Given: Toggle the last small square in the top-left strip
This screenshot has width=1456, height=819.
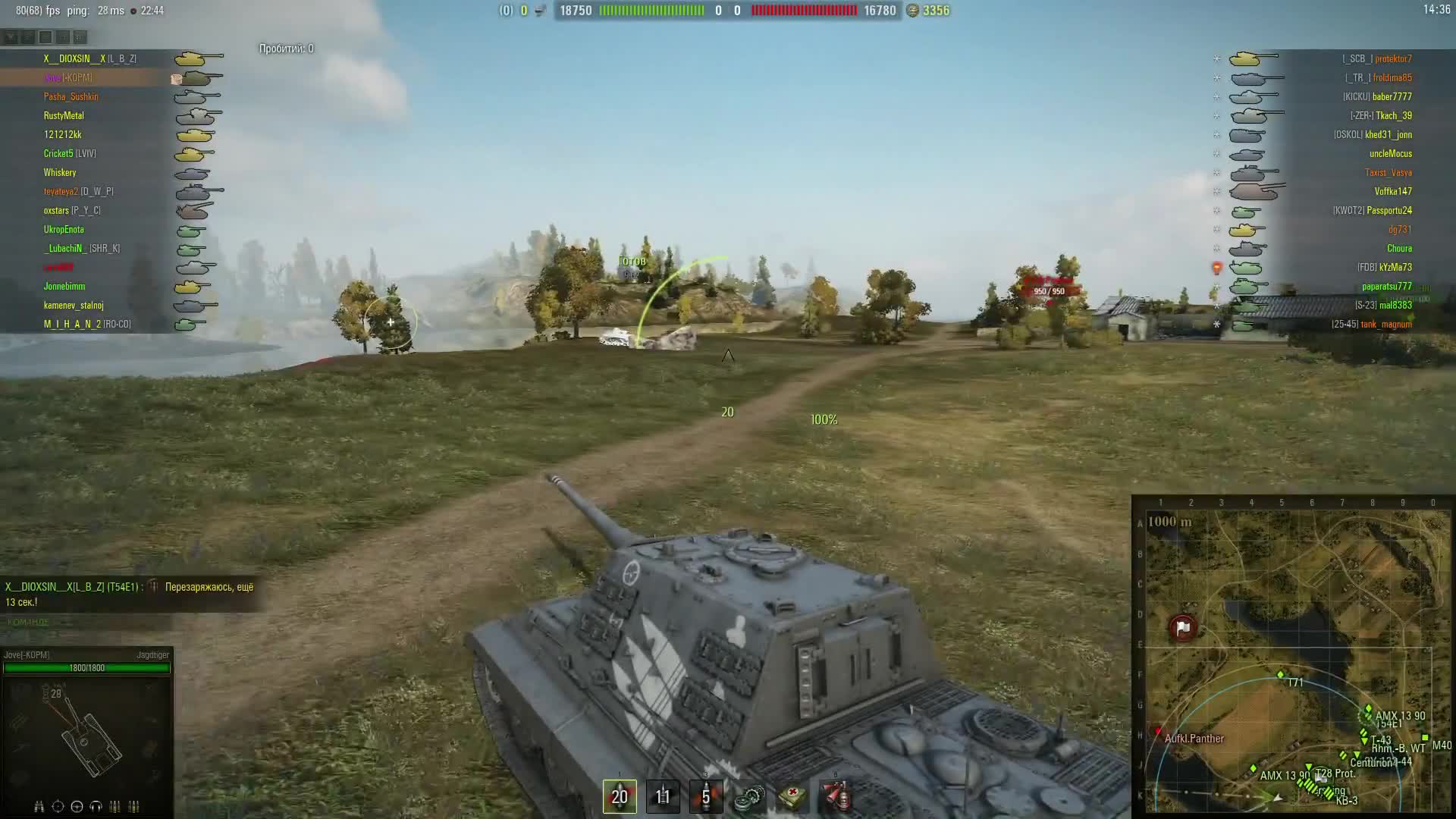Looking at the screenshot, I should click(78, 36).
